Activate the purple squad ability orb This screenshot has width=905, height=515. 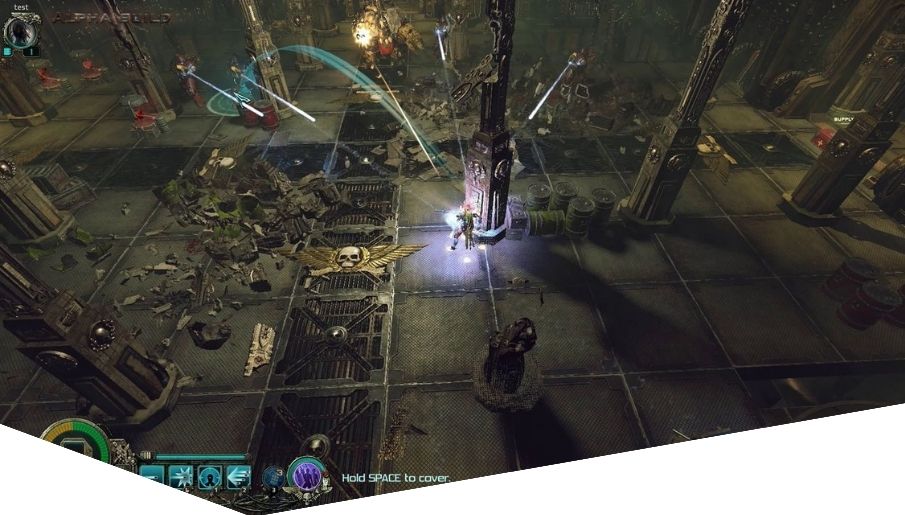click(x=307, y=474)
